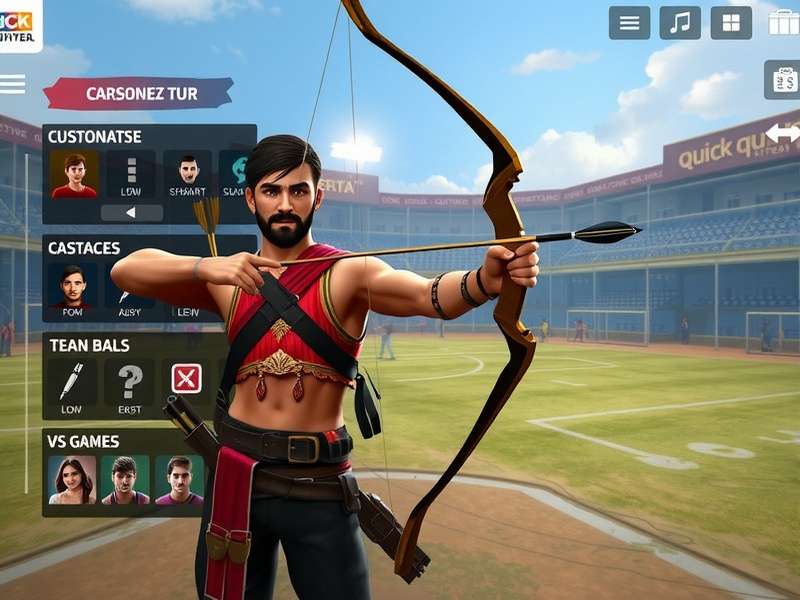Select the Pom character portrait
Screen dimensions: 800x600
[73, 287]
